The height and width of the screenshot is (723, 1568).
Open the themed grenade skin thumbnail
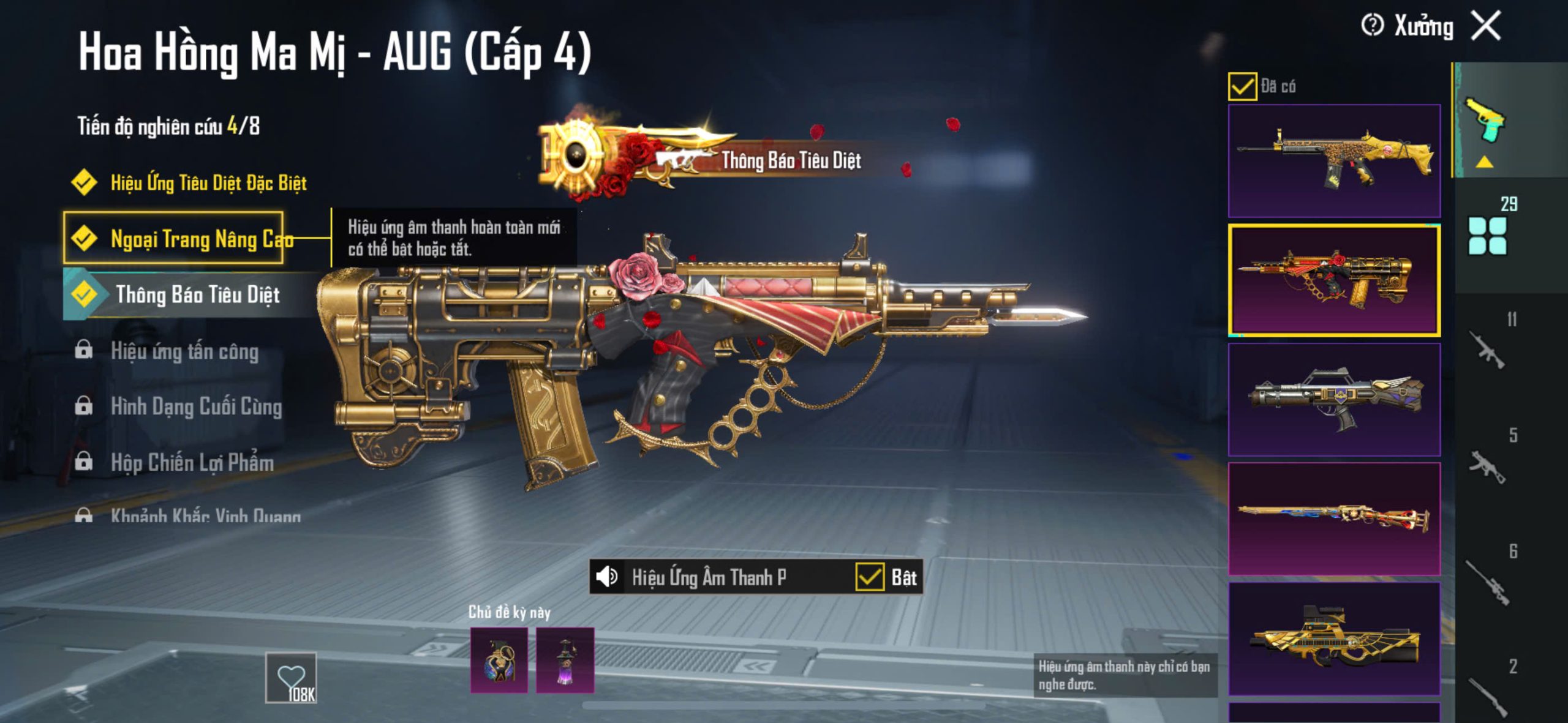(x=499, y=660)
